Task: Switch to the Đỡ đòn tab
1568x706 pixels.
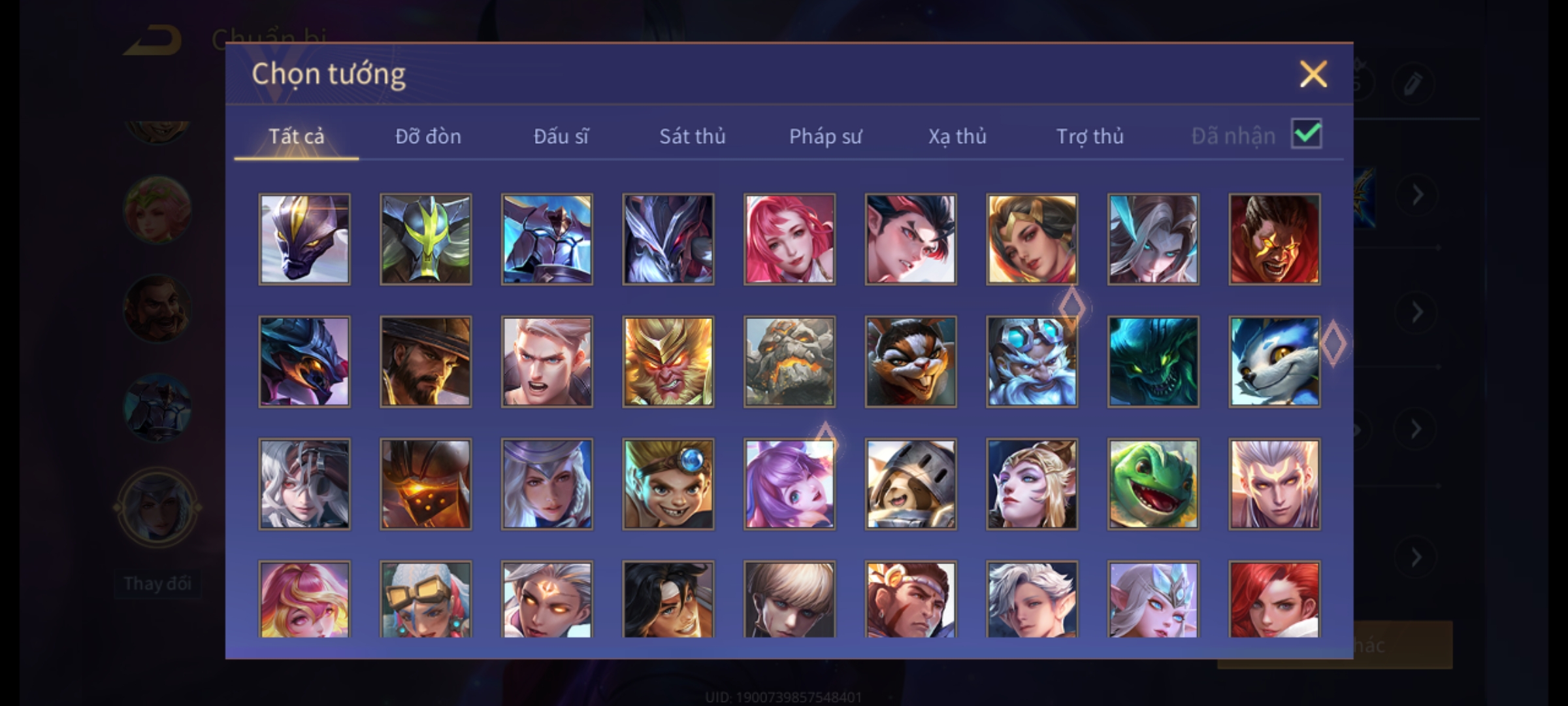Action: pyautogui.click(x=428, y=136)
